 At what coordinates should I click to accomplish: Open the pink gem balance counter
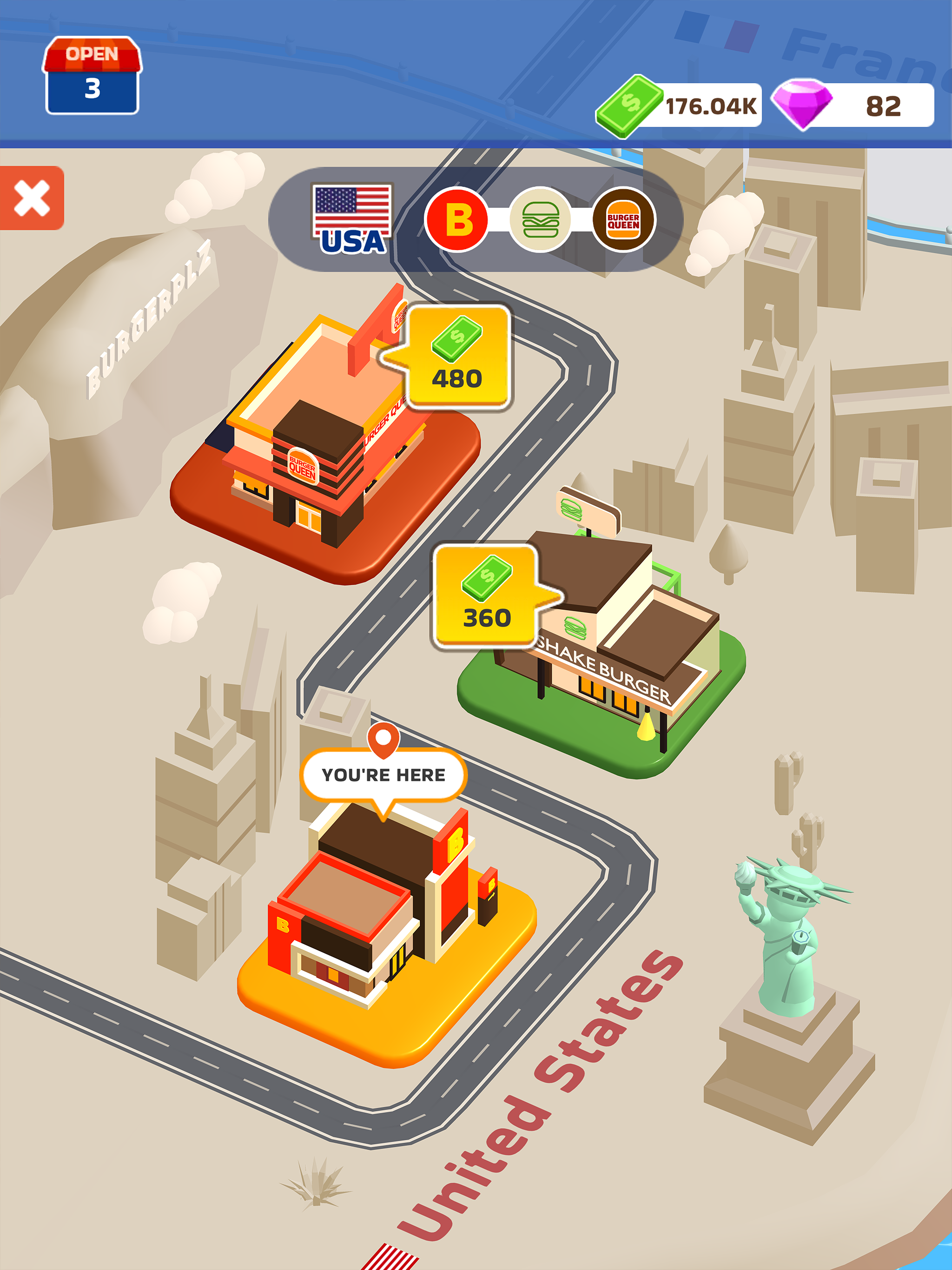tap(854, 106)
